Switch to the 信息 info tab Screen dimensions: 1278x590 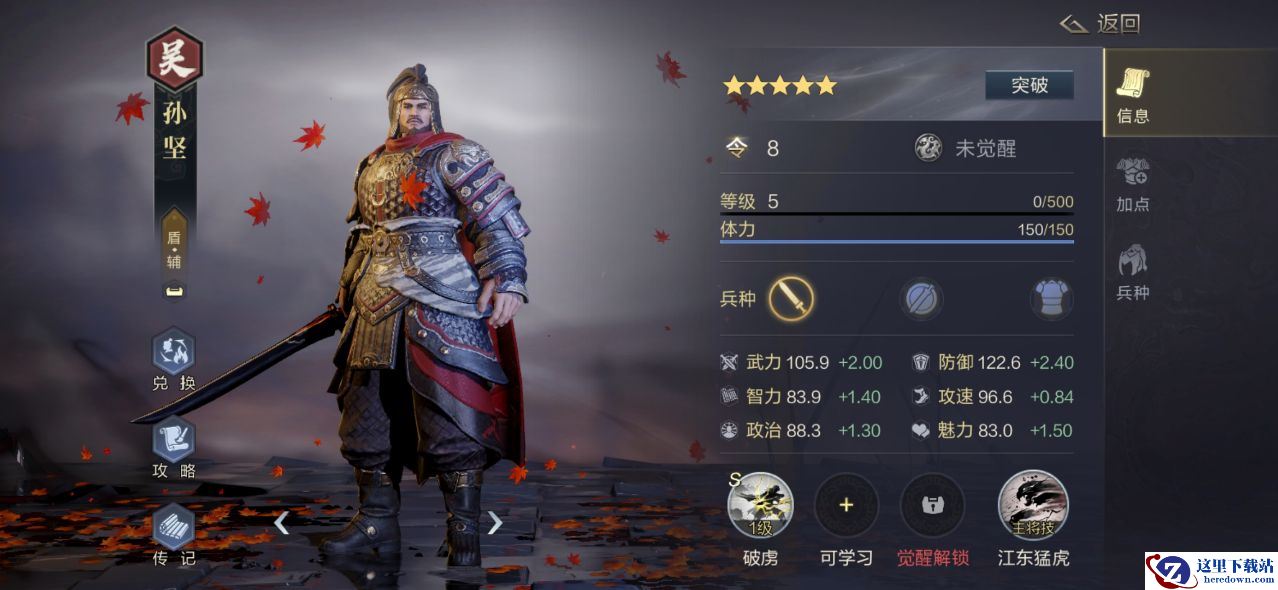pyautogui.click(x=1133, y=96)
